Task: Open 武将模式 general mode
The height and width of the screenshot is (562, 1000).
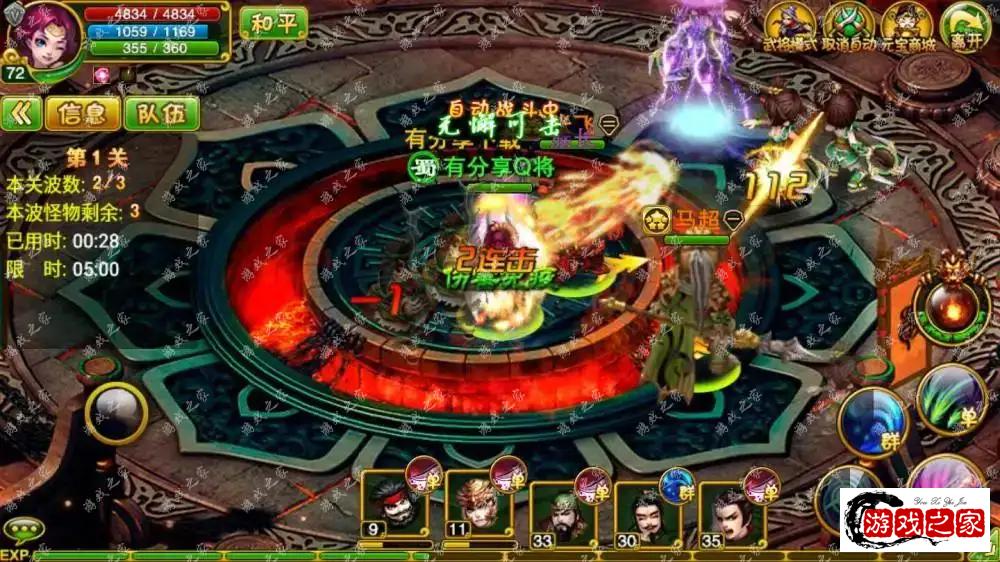Action: click(x=789, y=28)
